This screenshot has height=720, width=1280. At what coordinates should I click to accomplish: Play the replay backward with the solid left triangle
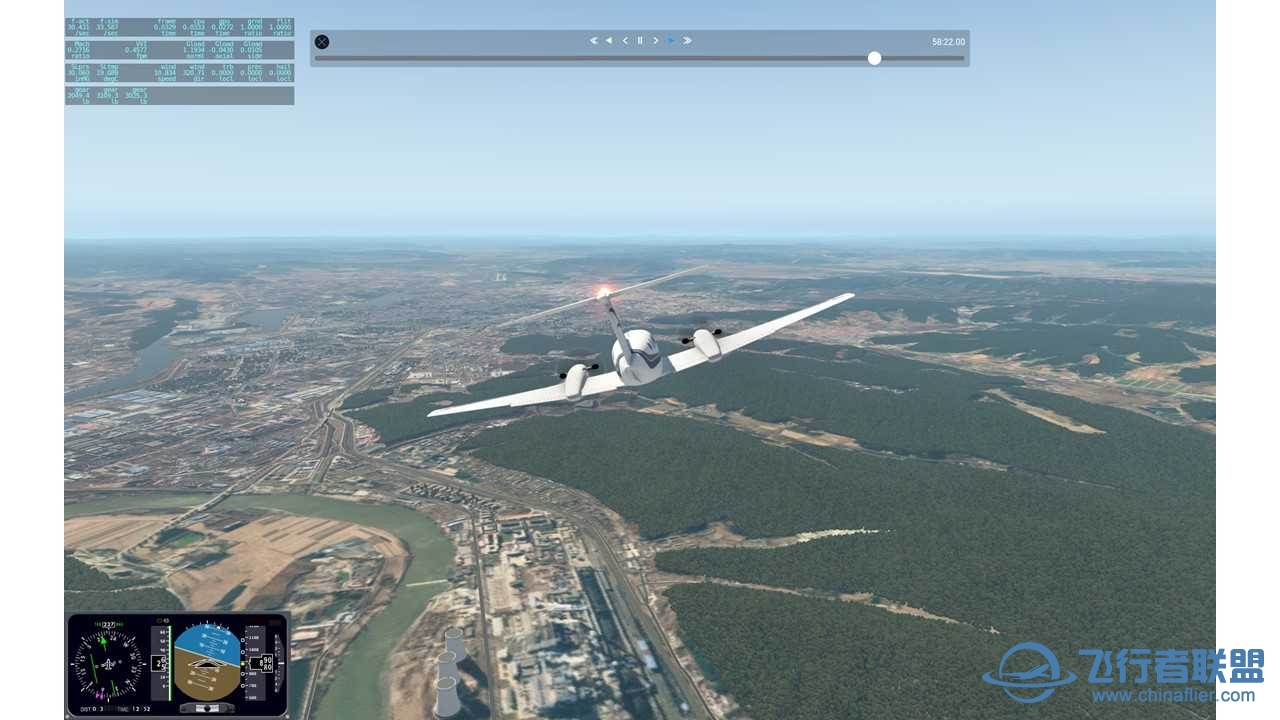608,41
